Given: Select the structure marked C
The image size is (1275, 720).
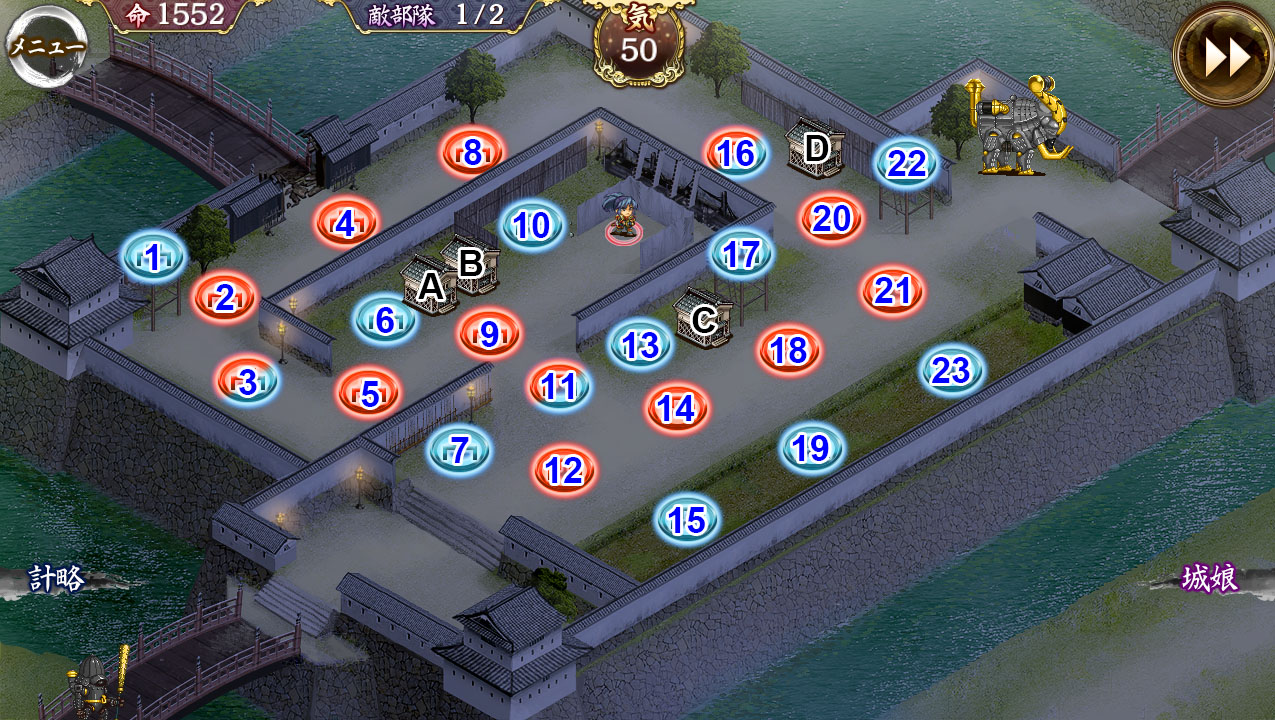Looking at the screenshot, I should 703,319.
